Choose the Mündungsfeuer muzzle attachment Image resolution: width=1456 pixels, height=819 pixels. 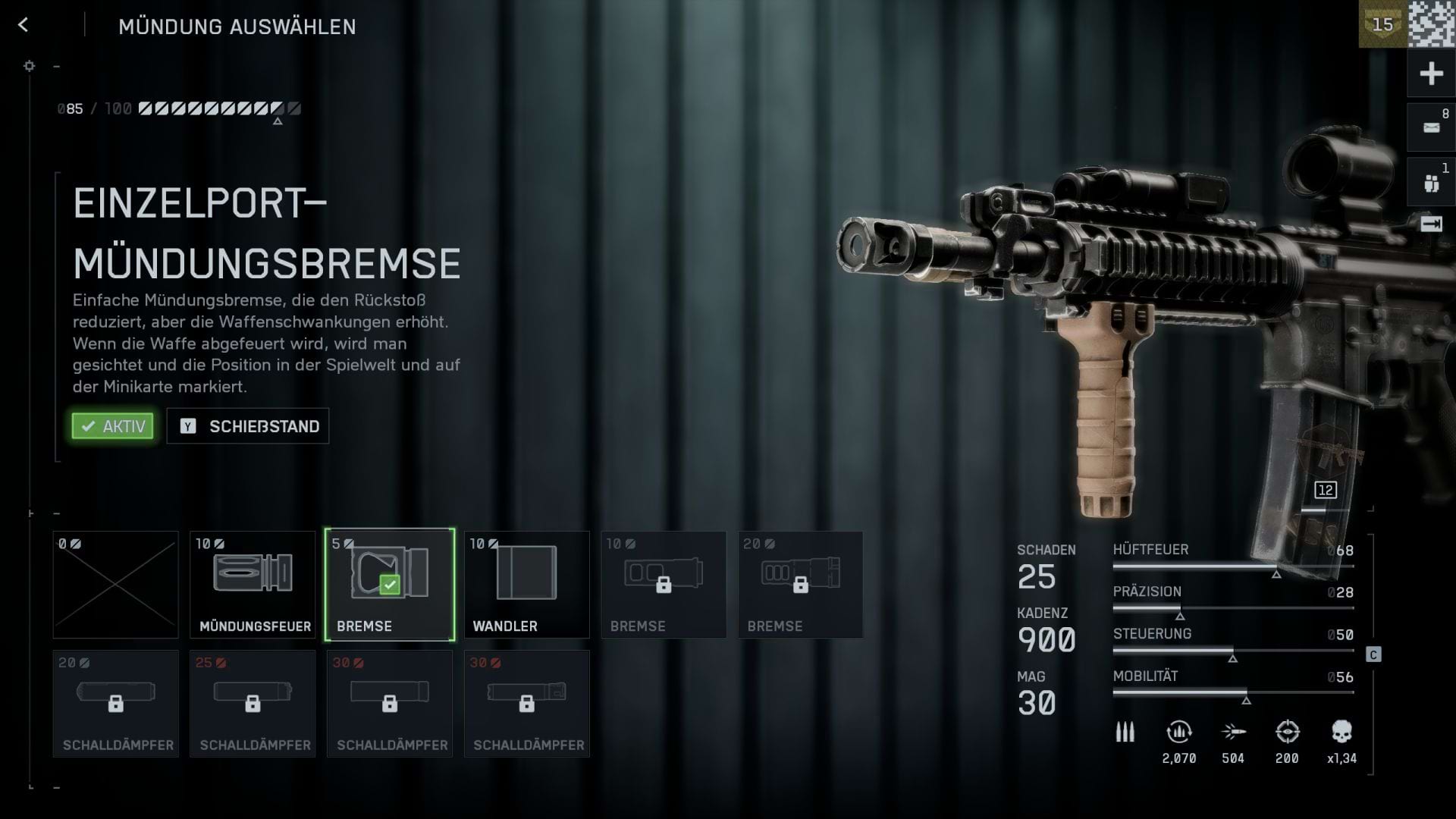[x=253, y=585]
